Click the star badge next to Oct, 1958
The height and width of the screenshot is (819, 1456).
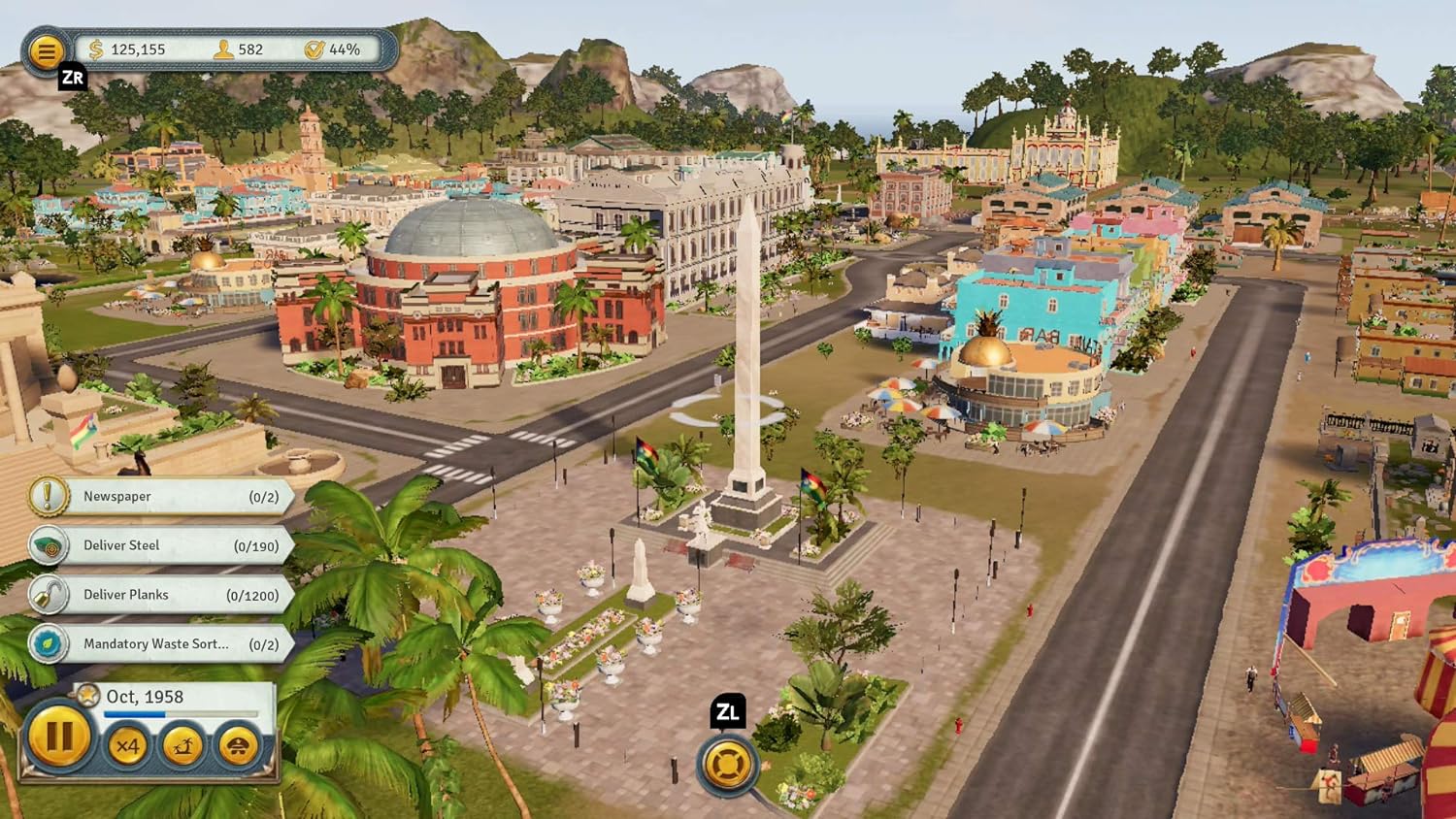(85, 696)
